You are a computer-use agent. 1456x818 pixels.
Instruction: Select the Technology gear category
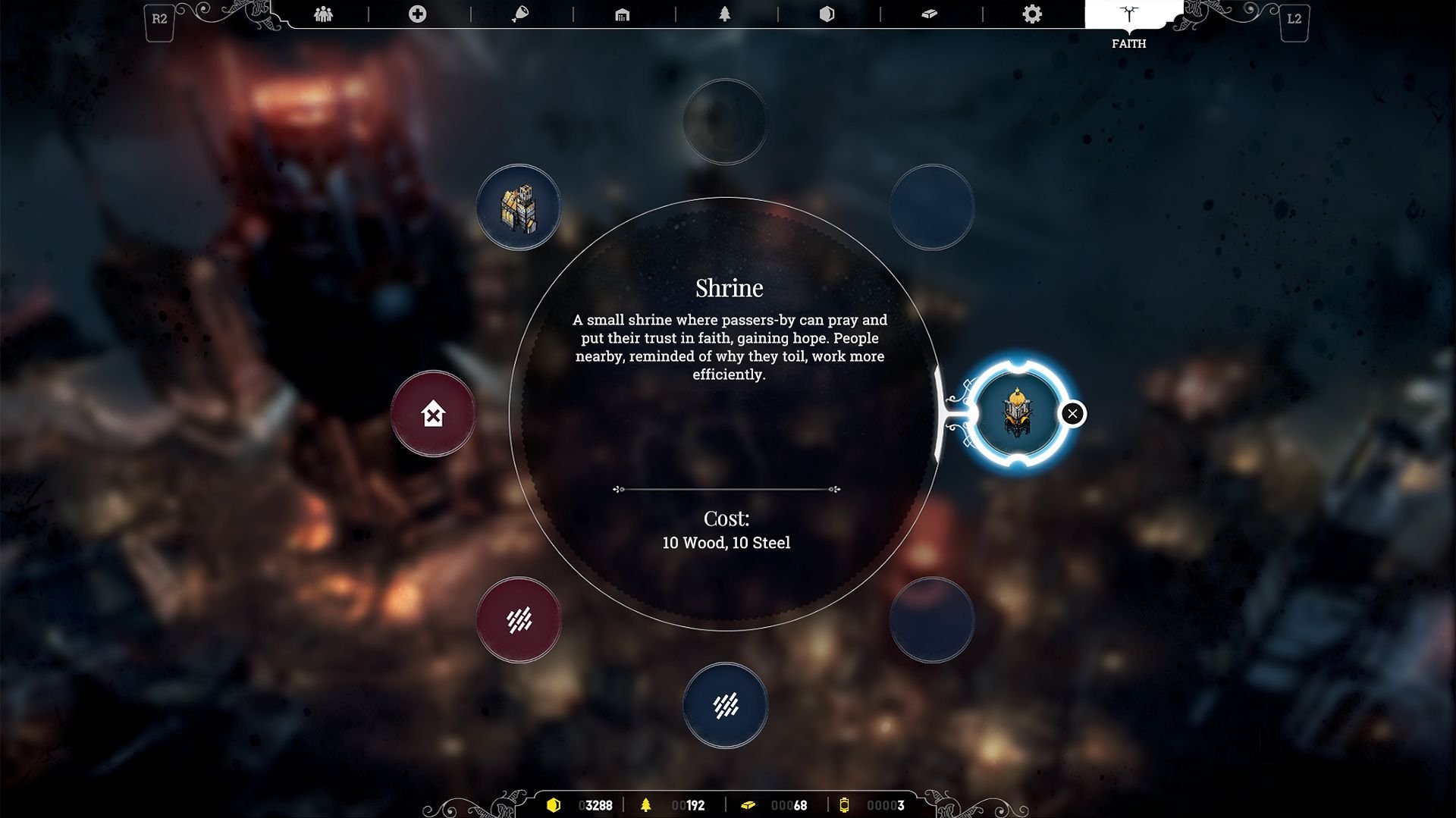coord(1032,13)
